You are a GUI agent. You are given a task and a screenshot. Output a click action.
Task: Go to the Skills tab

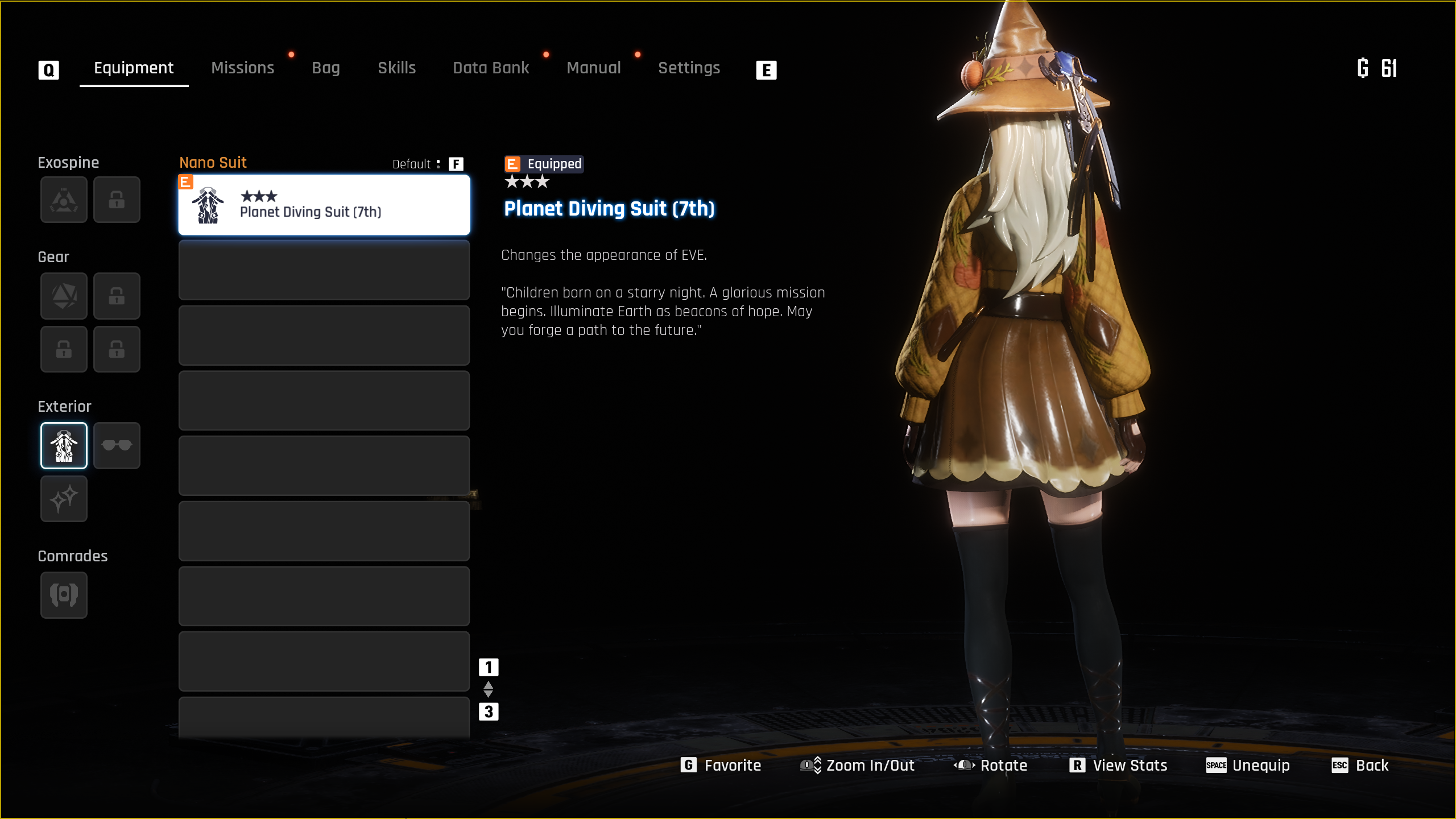(396, 68)
